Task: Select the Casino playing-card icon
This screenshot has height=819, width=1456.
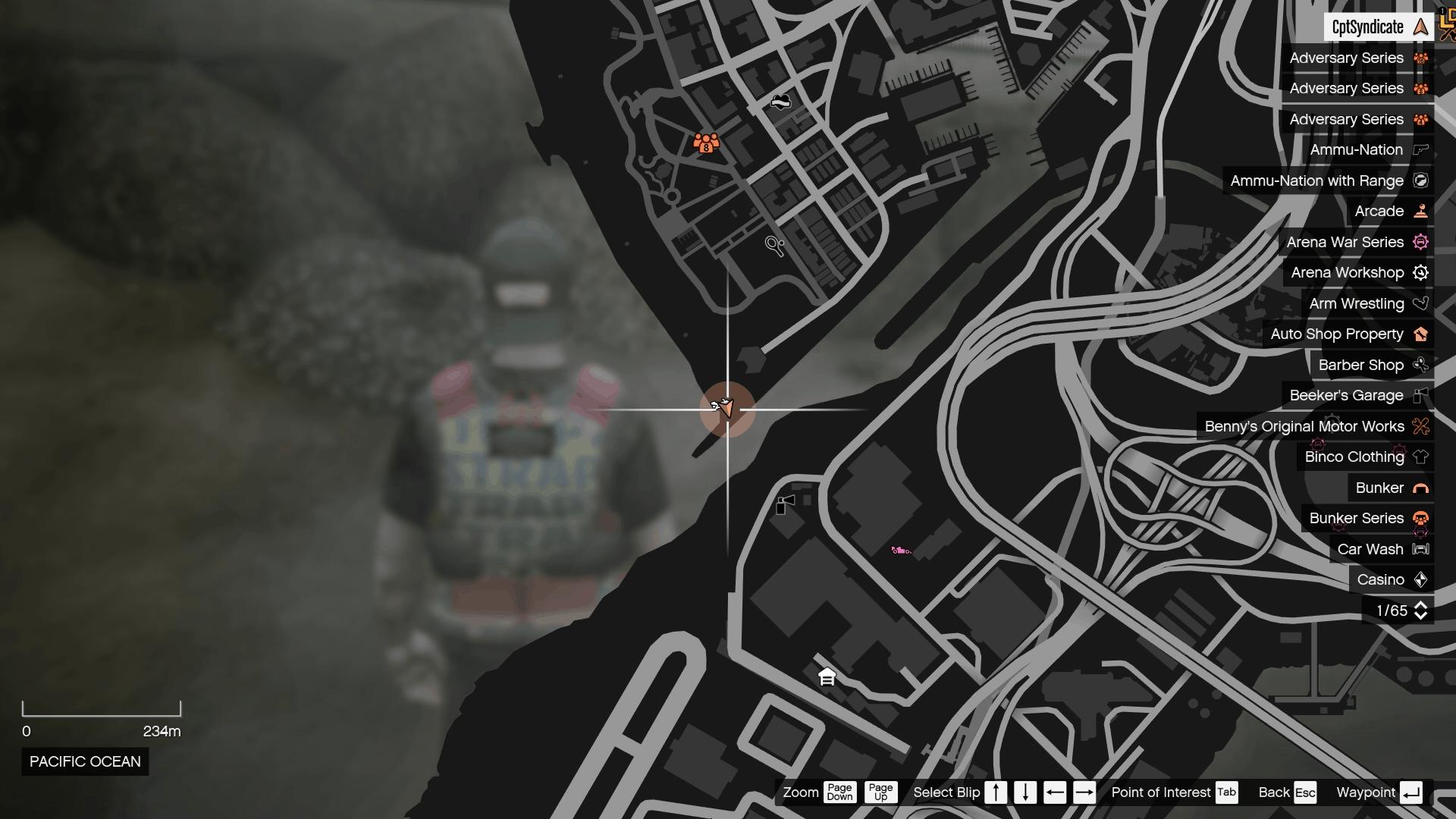Action: (x=1422, y=579)
